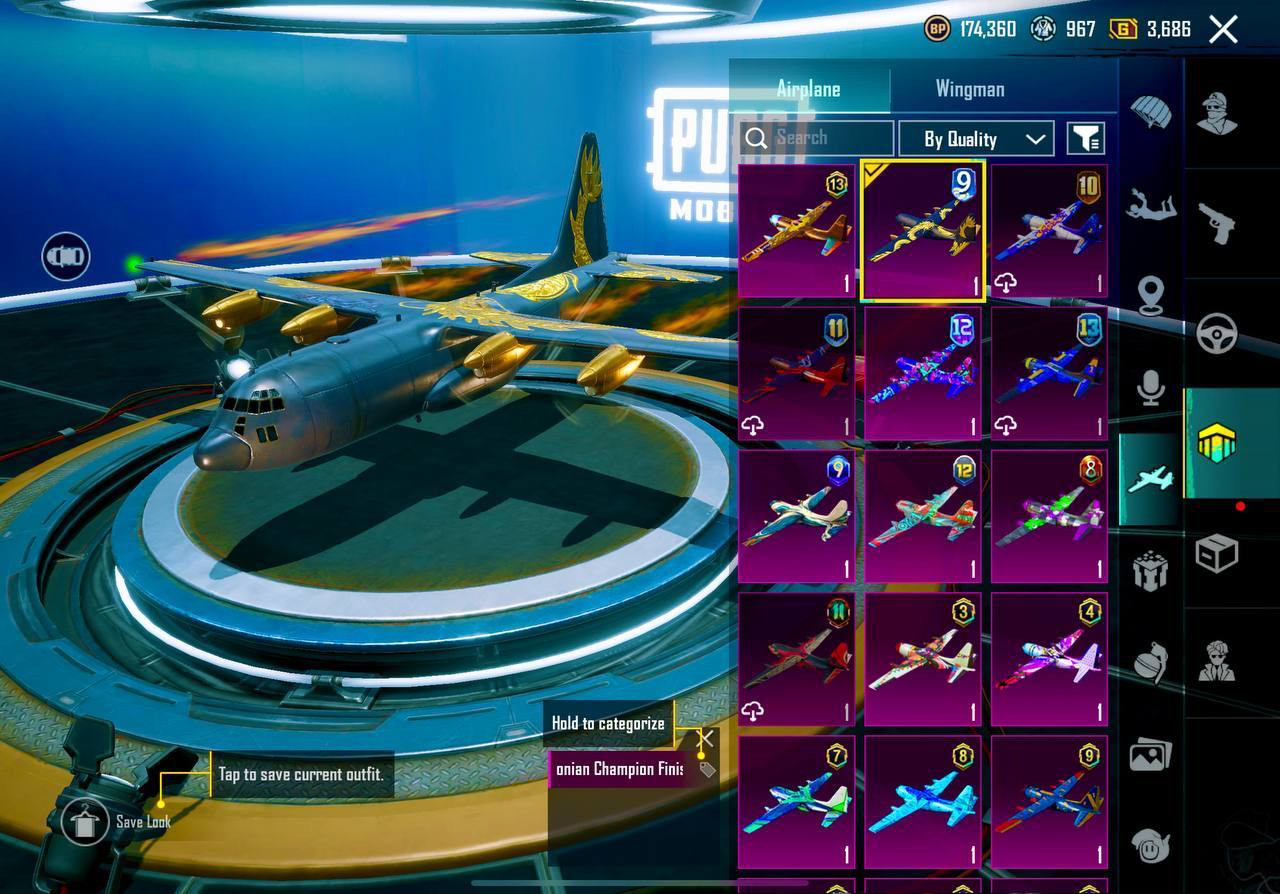The width and height of the screenshot is (1280, 894).
Task: Choose the neon graffiti level 12 airplane
Action: 923,373
